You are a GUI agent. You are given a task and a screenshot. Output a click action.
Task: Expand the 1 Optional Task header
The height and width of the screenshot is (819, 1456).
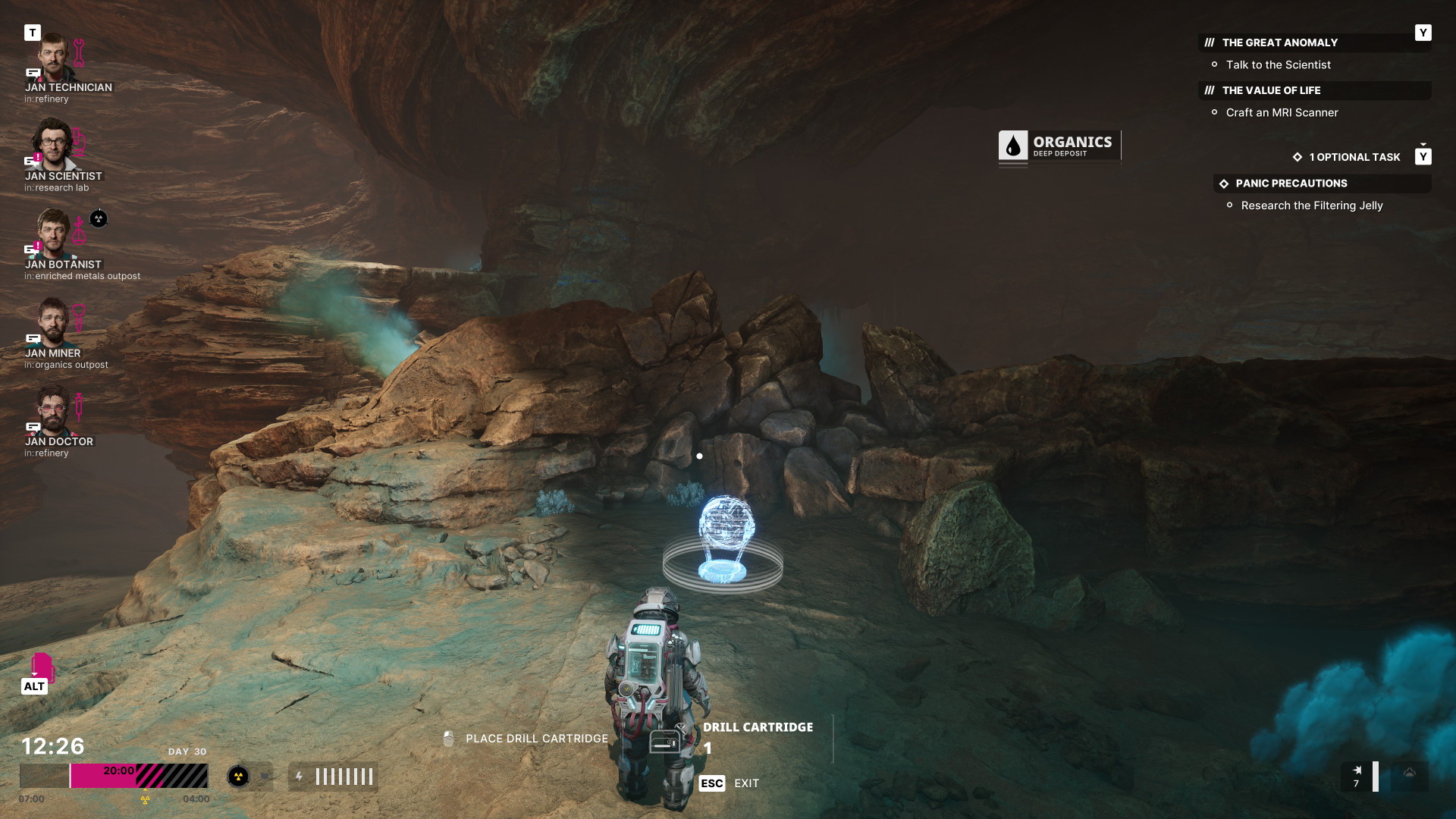tap(1354, 157)
